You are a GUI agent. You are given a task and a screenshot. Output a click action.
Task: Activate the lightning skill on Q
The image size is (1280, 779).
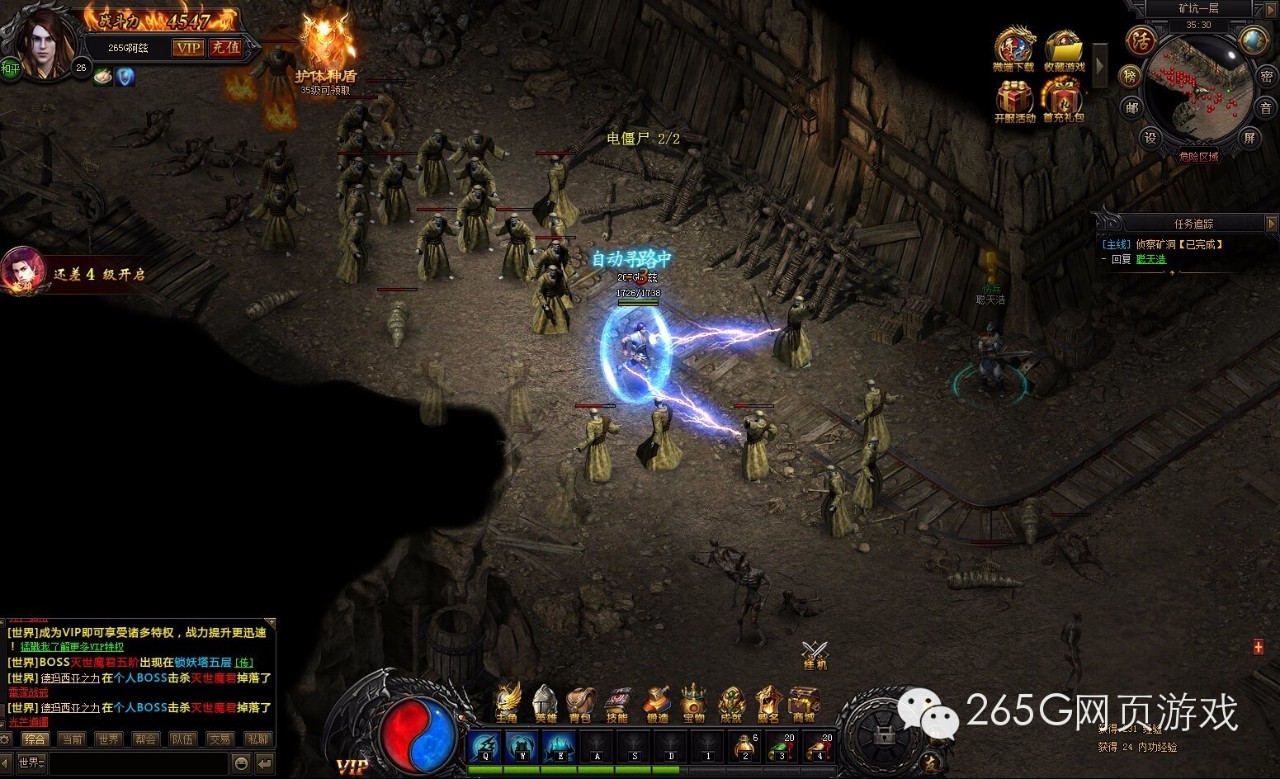pos(485,746)
